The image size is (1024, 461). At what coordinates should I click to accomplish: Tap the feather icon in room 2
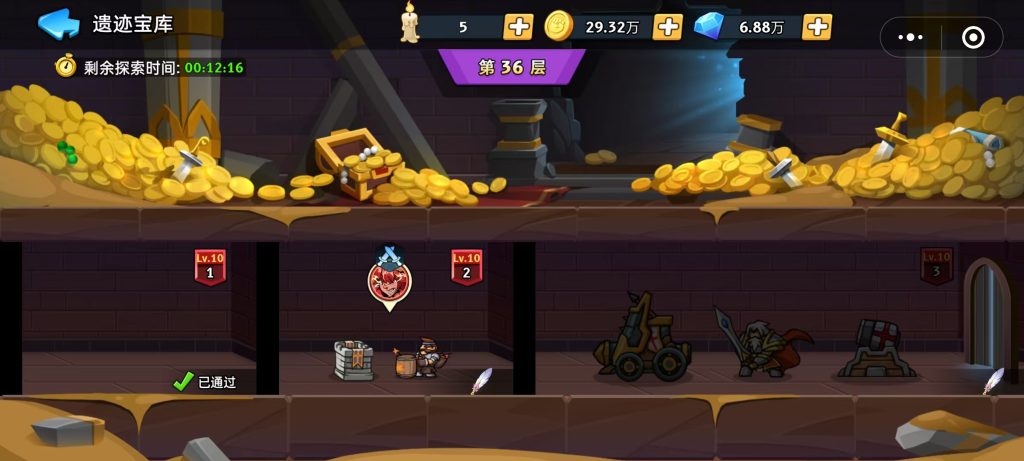[482, 381]
